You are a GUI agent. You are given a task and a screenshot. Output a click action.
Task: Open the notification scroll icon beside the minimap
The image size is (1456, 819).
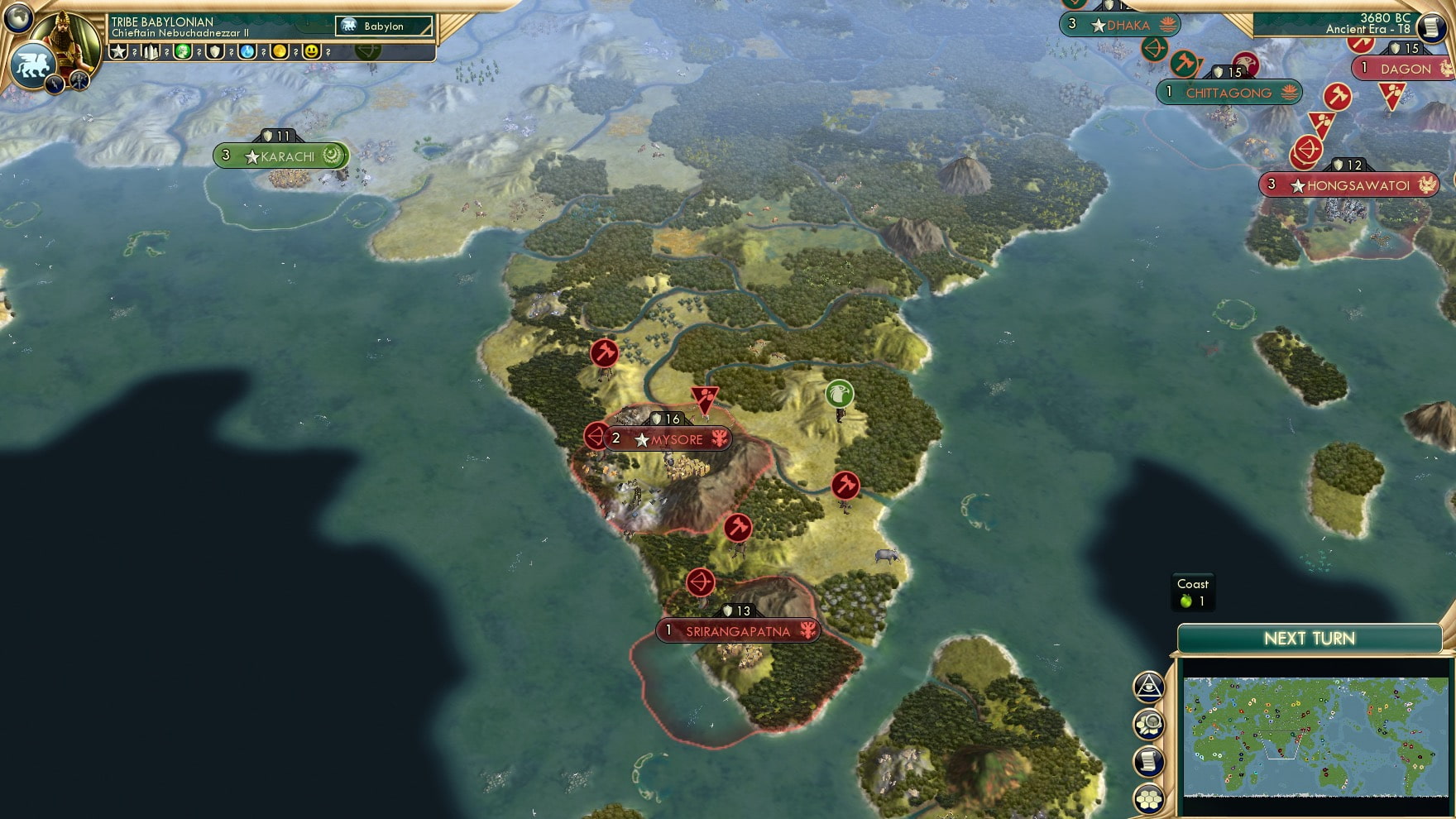point(1150,761)
